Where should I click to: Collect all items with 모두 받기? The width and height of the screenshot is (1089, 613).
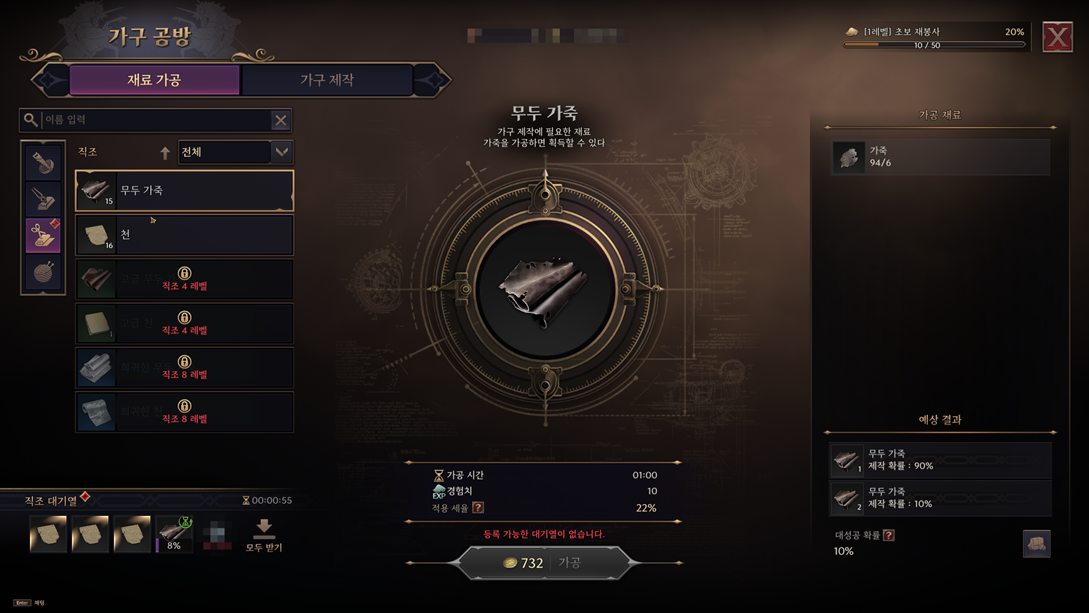pyautogui.click(x=264, y=535)
